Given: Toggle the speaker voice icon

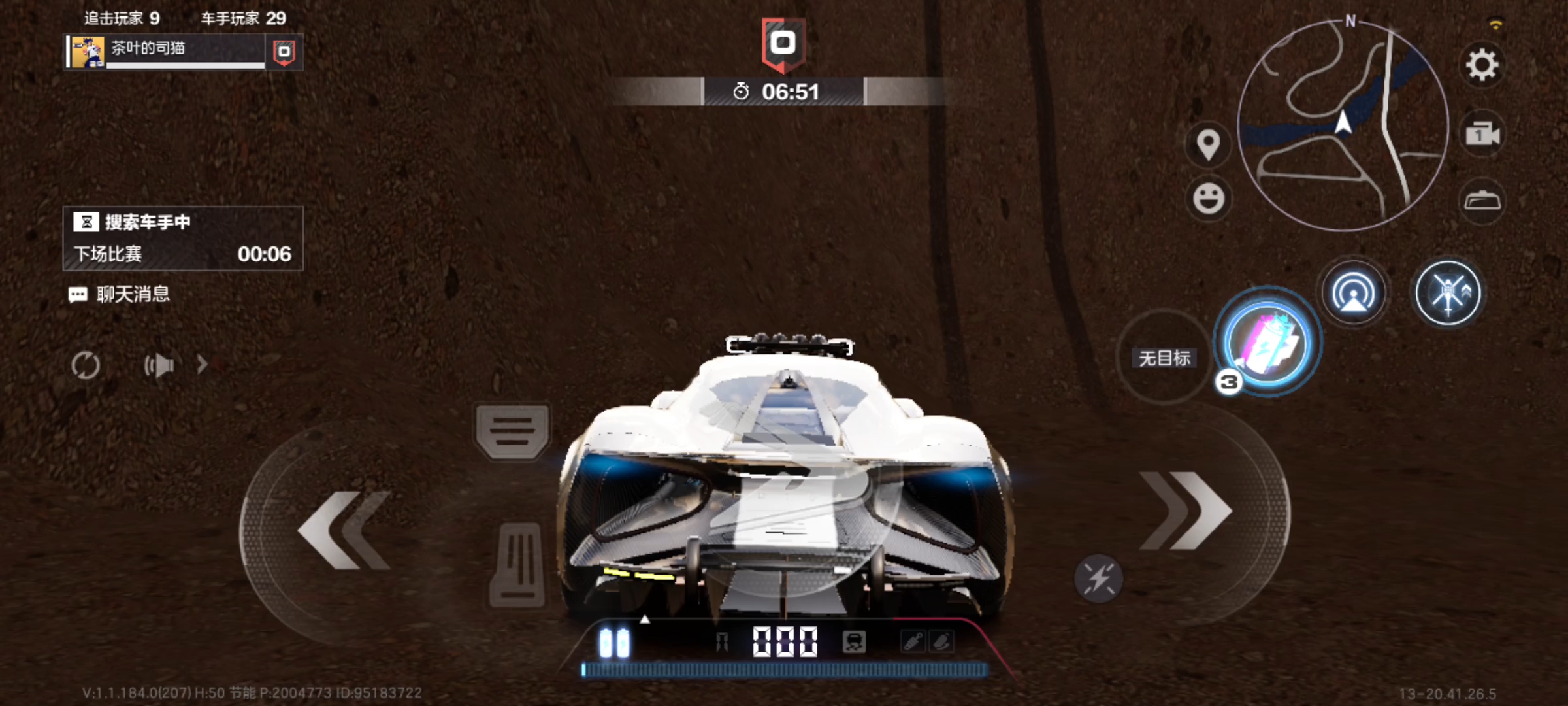Looking at the screenshot, I should 159,365.
